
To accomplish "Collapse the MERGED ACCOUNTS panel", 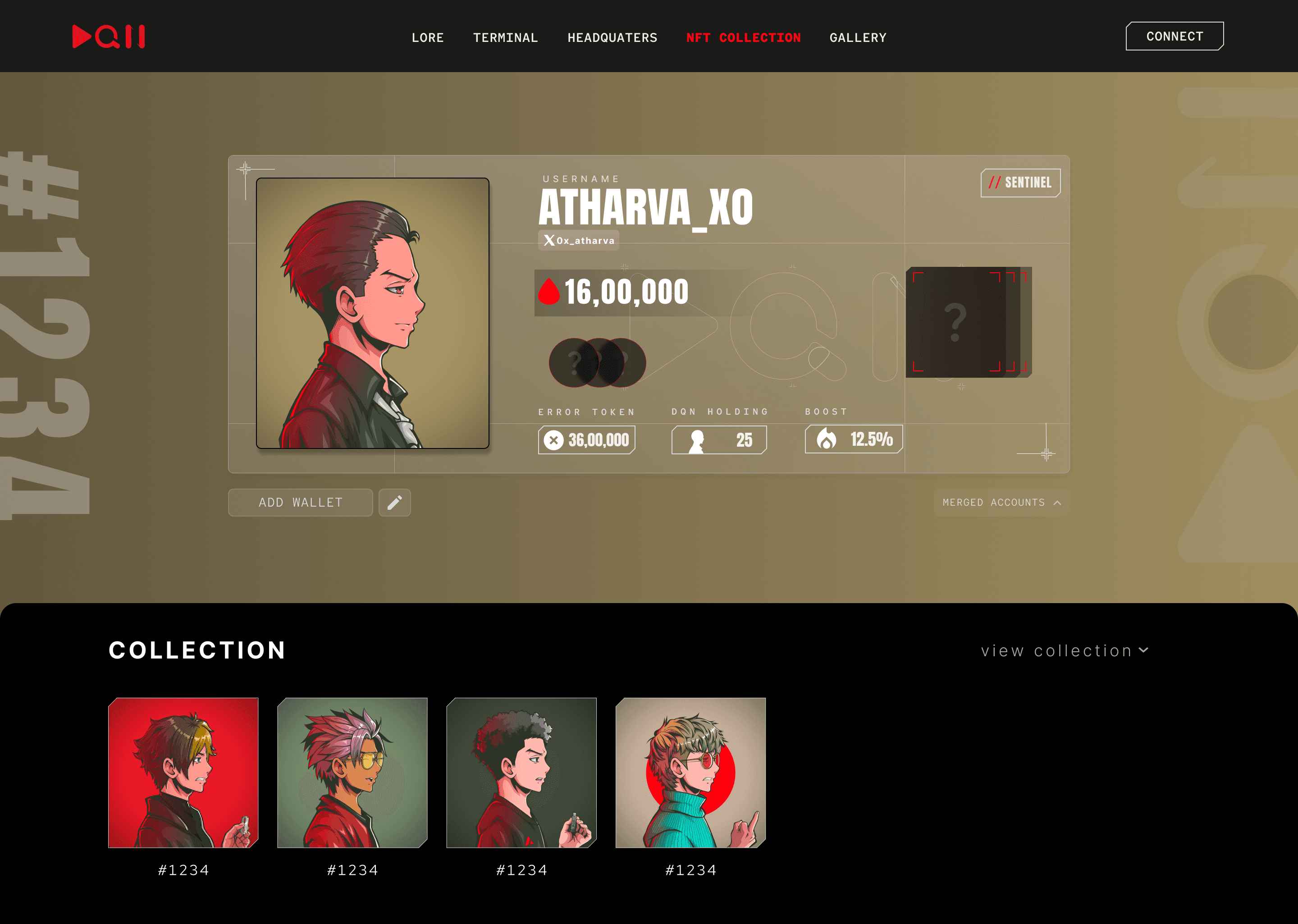I will (1001, 503).
